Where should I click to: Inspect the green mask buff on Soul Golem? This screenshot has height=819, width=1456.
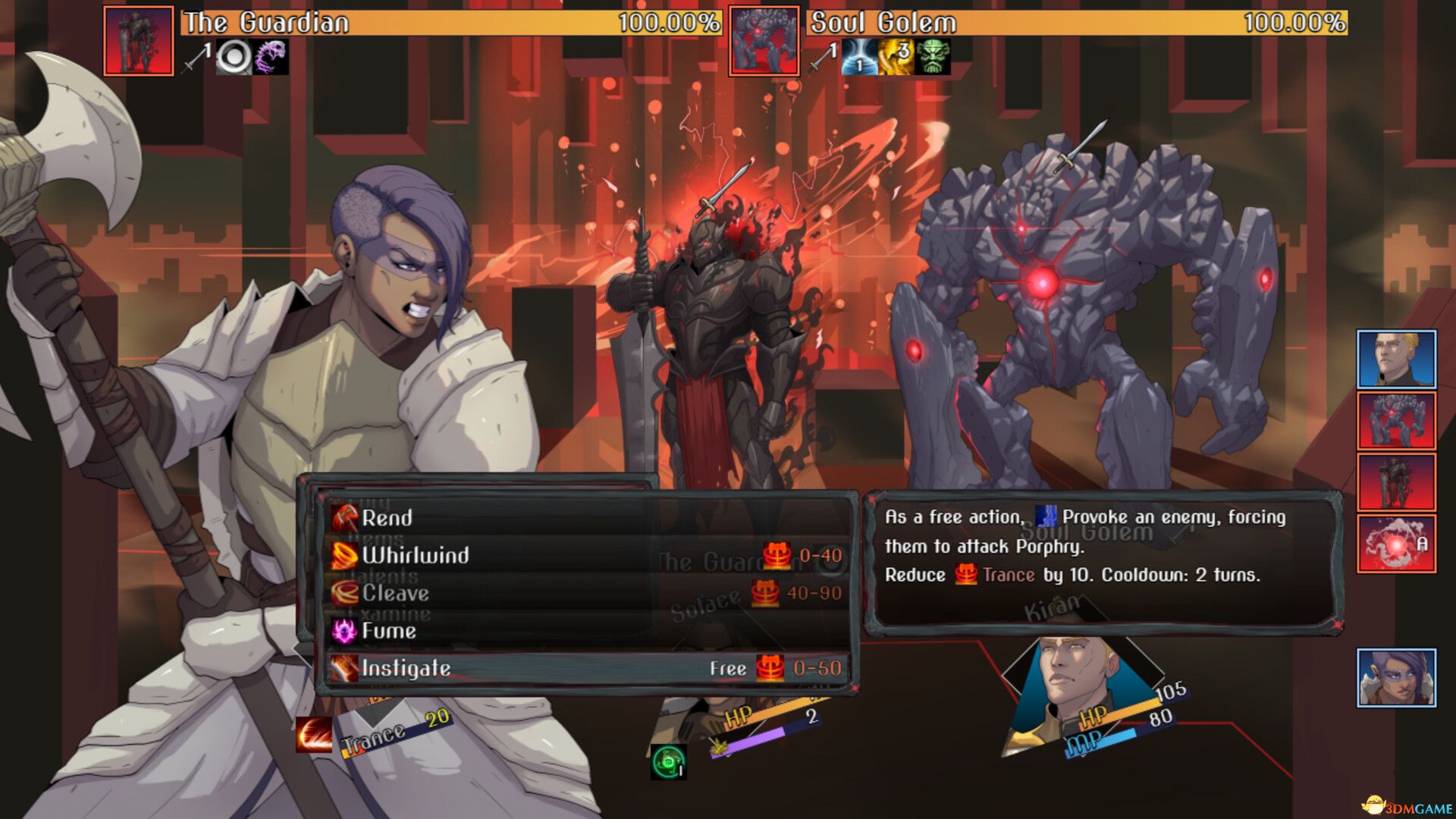pyautogui.click(x=932, y=58)
